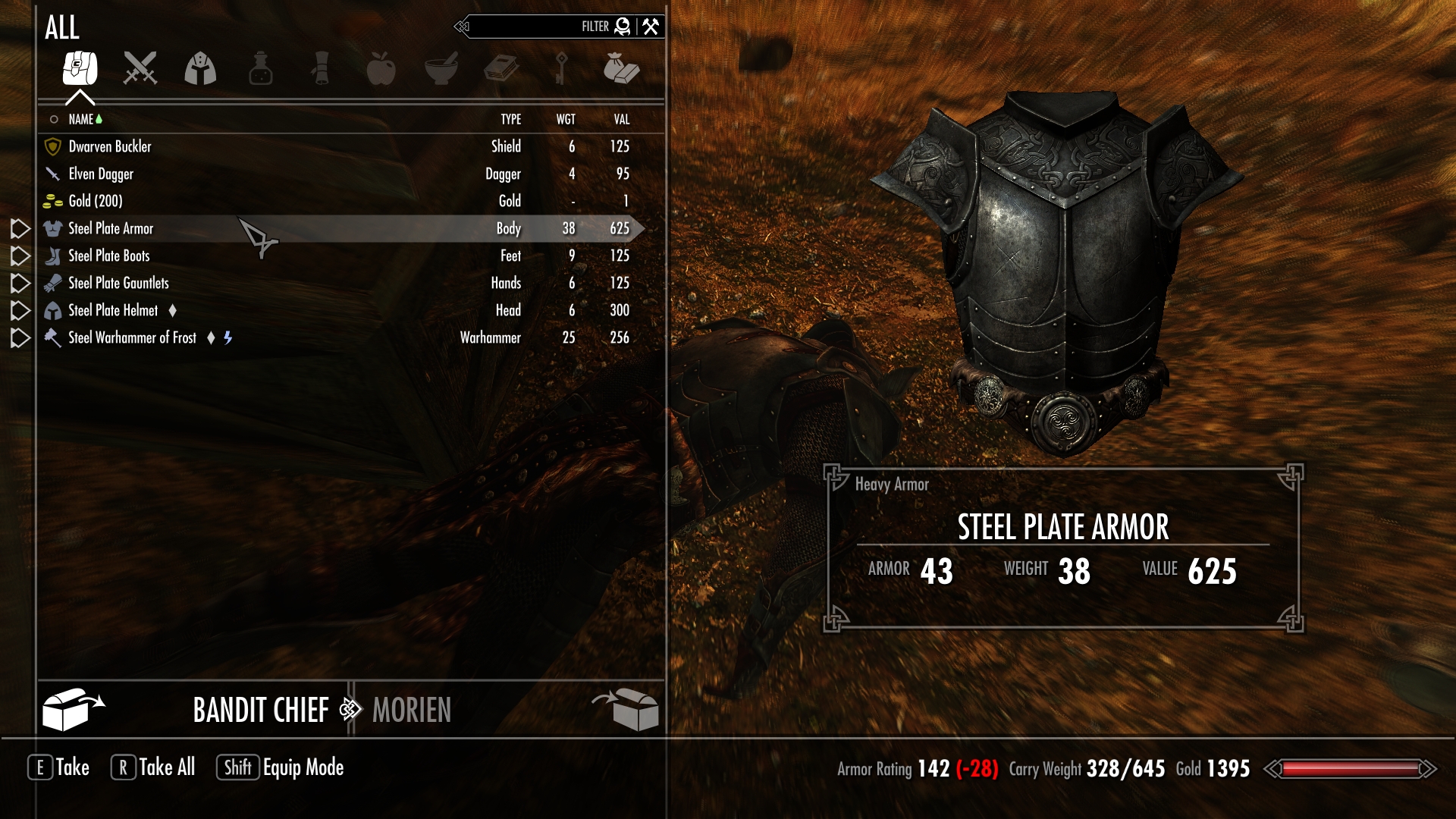Switch to the books category tab
The width and height of the screenshot is (1456, 819).
(x=501, y=68)
